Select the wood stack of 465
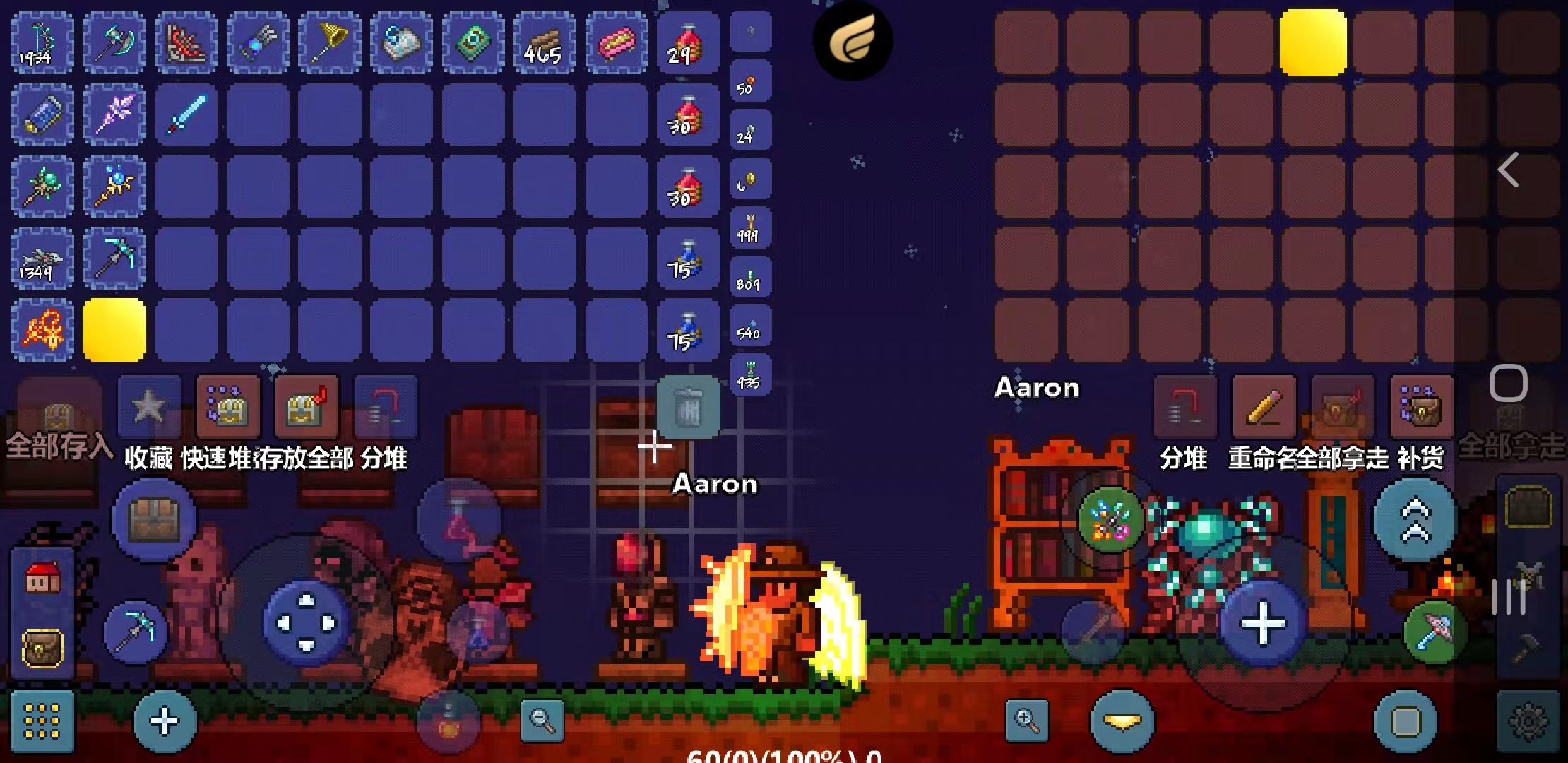The image size is (1568, 763). (545, 44)
